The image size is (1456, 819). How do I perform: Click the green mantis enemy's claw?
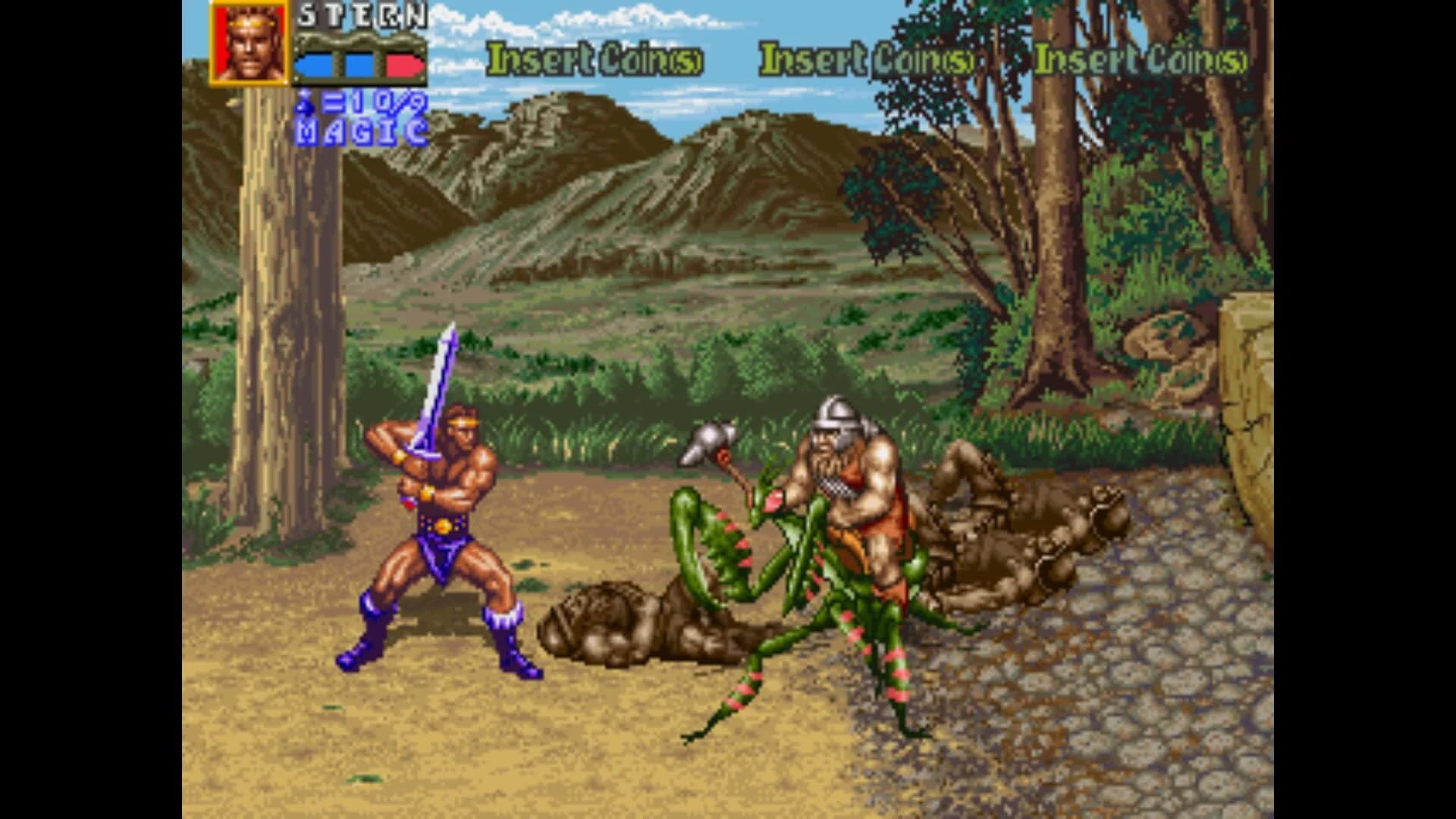(728, 531)
